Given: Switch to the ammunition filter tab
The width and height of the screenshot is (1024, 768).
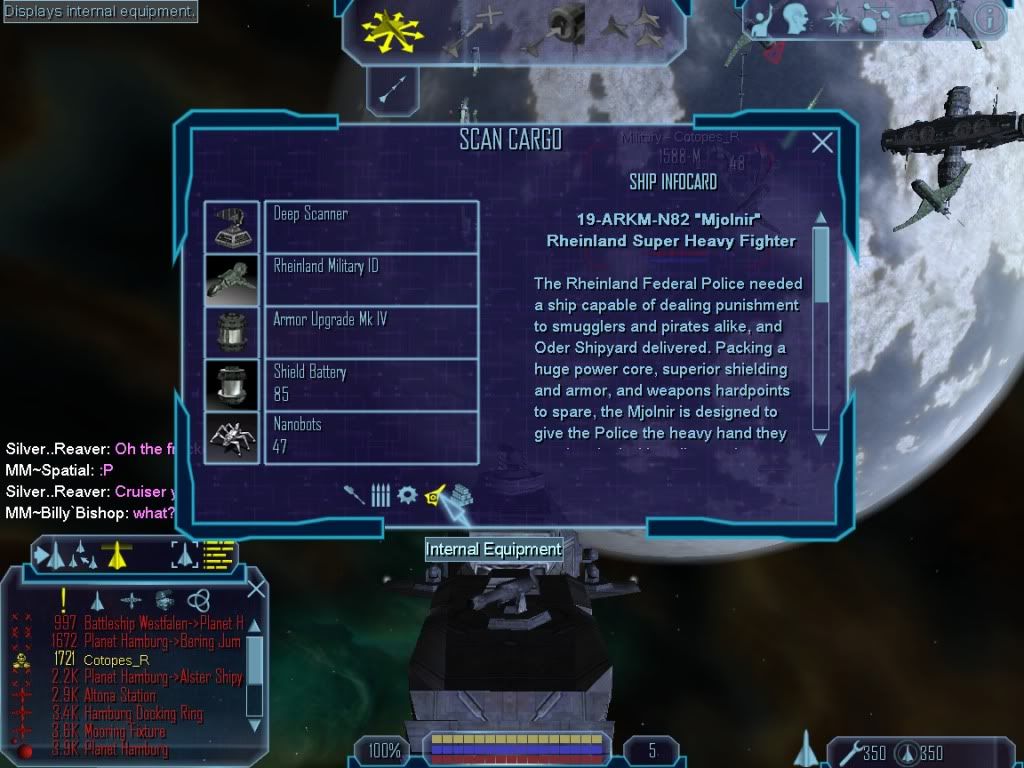Looking at the screenshot, I should [x=381, y=495].
